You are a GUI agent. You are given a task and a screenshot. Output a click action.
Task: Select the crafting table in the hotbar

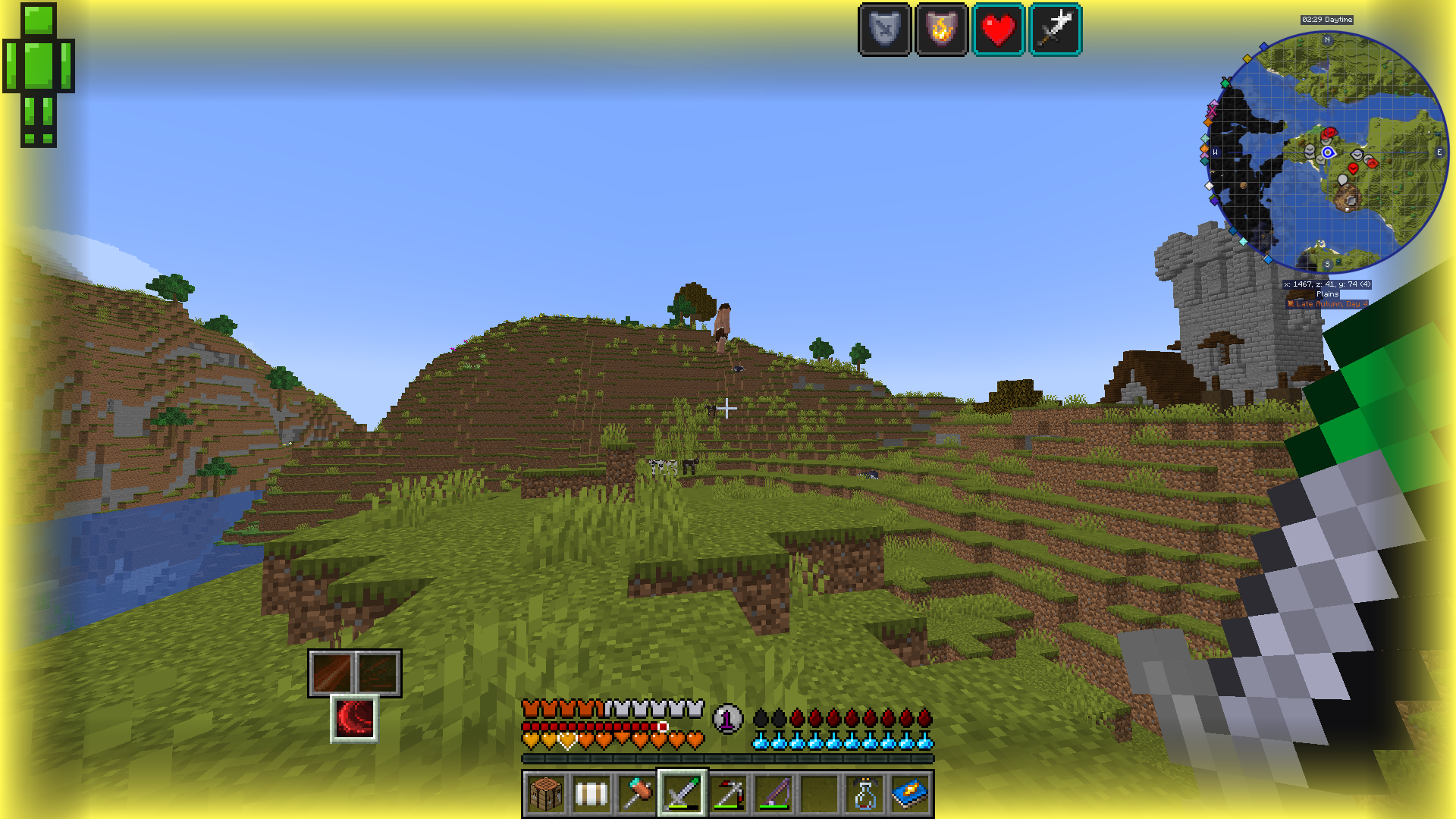545,794
